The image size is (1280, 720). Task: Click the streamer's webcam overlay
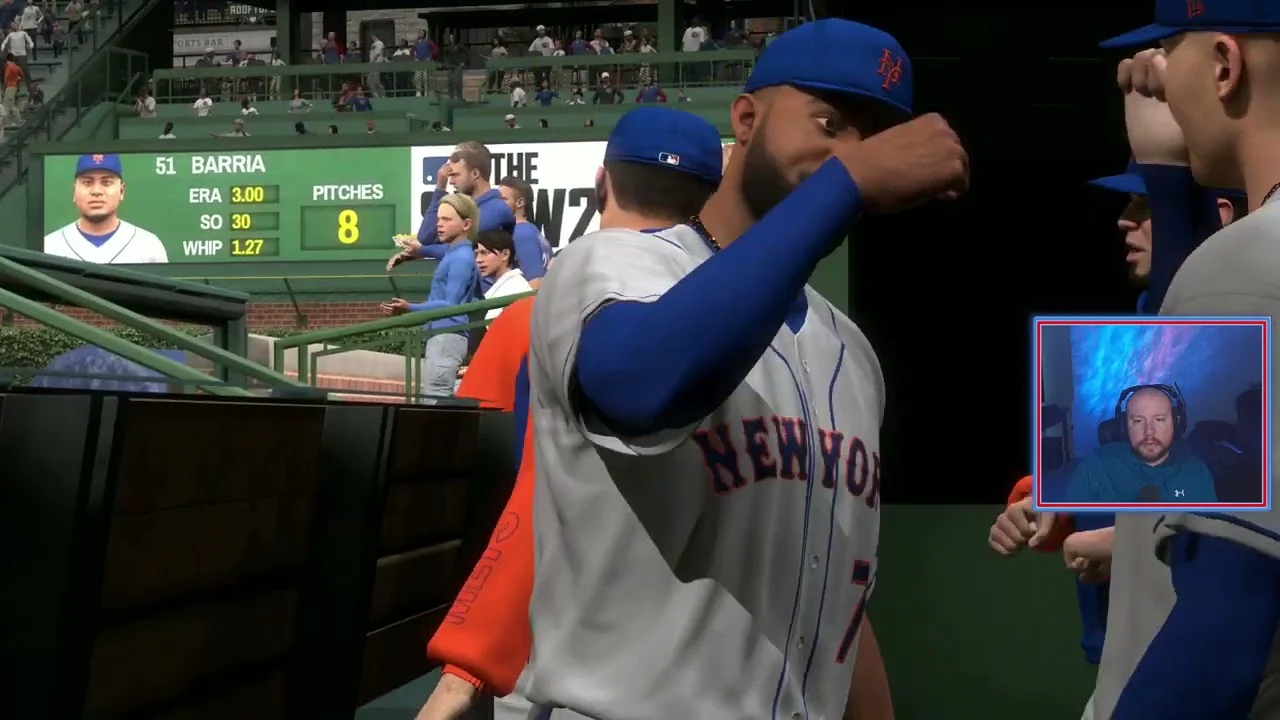1152,414
